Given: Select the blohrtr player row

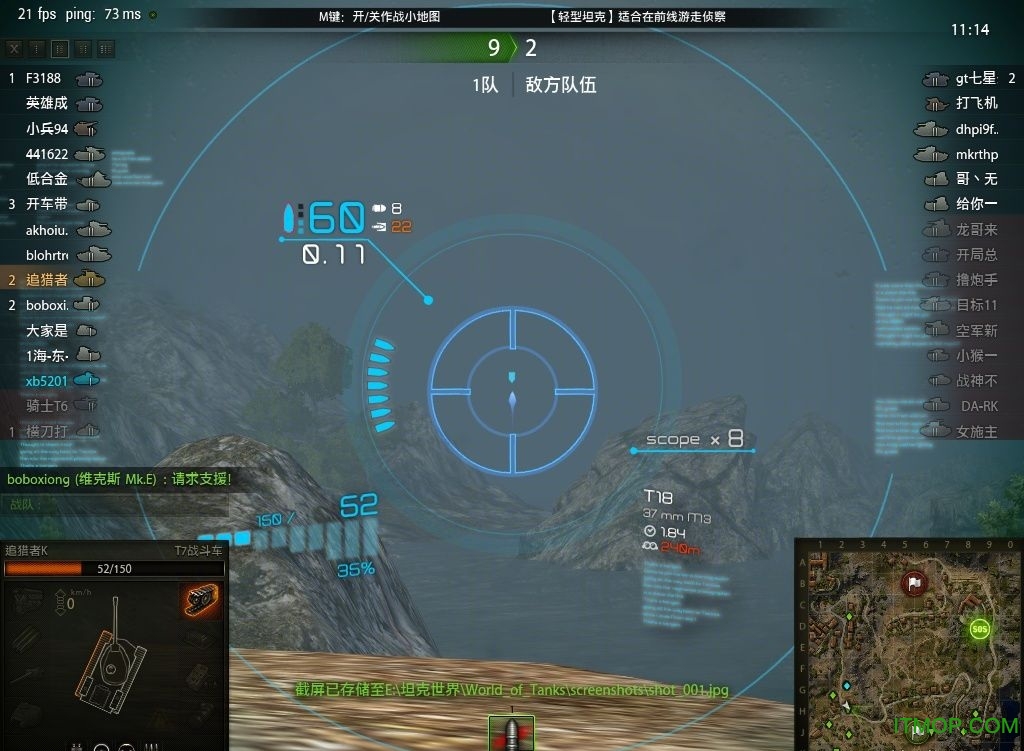Looking at the screenshot, I should (47, 254).
